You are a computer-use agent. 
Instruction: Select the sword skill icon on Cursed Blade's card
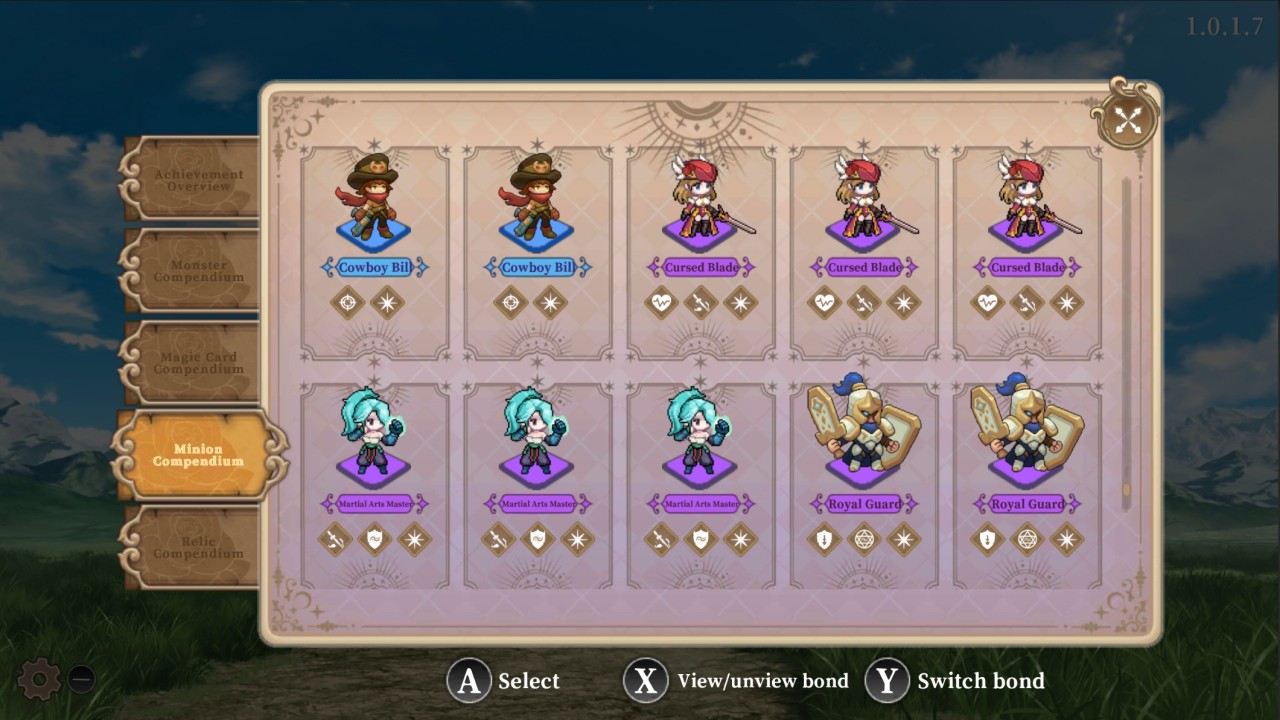(702, 303)
